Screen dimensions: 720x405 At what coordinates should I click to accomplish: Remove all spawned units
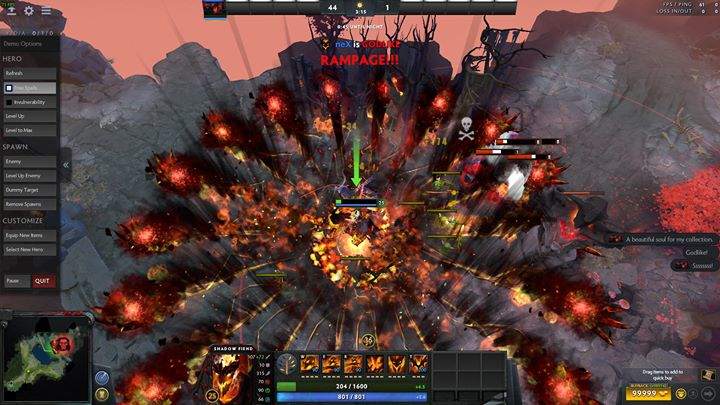pos(30,204)
